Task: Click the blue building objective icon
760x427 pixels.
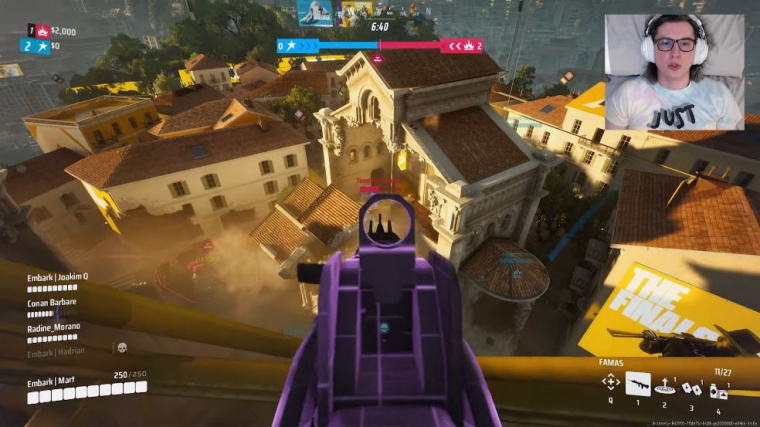Action: tap(314, 13)
